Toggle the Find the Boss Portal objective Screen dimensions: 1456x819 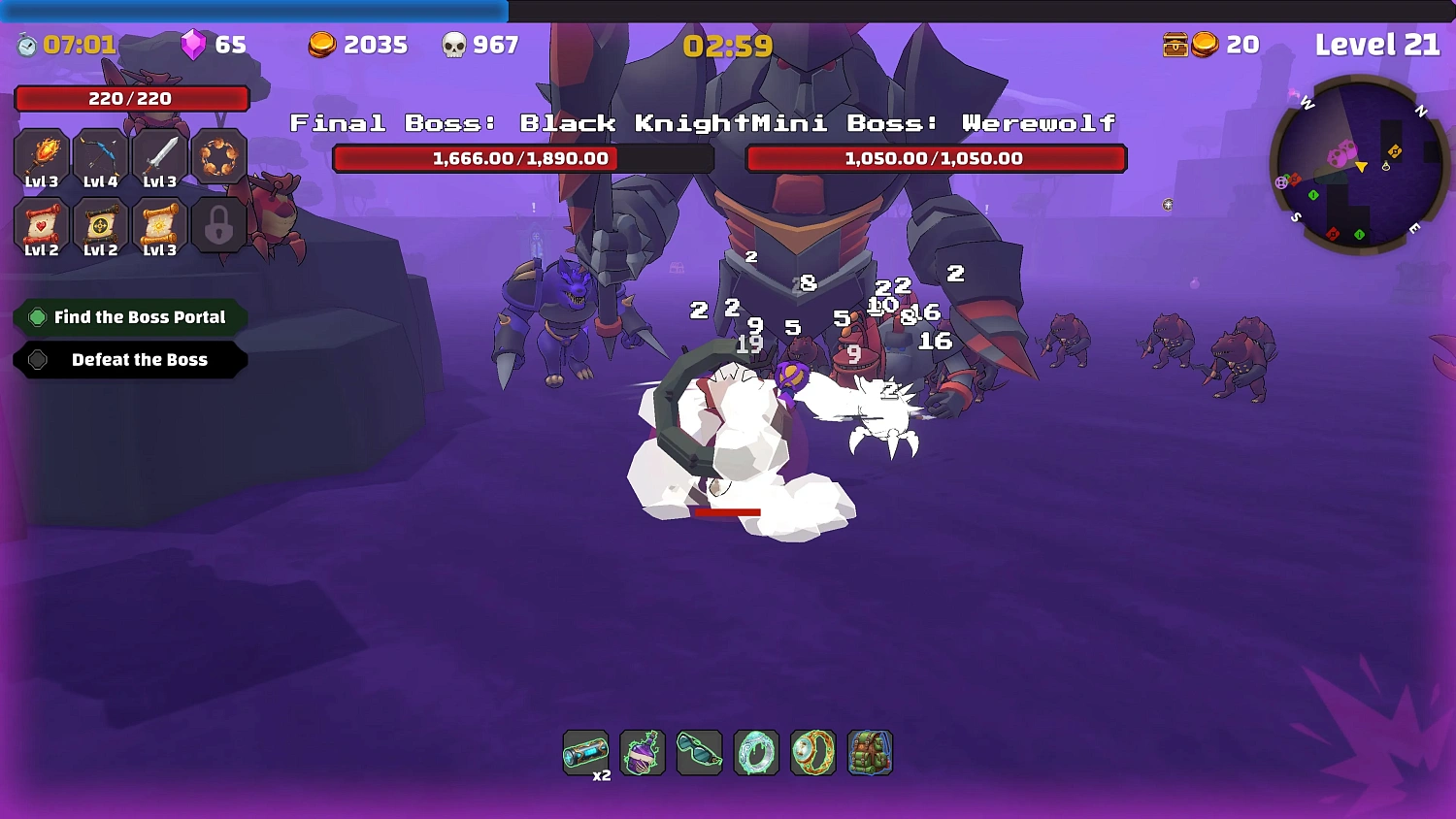[129, 316]
